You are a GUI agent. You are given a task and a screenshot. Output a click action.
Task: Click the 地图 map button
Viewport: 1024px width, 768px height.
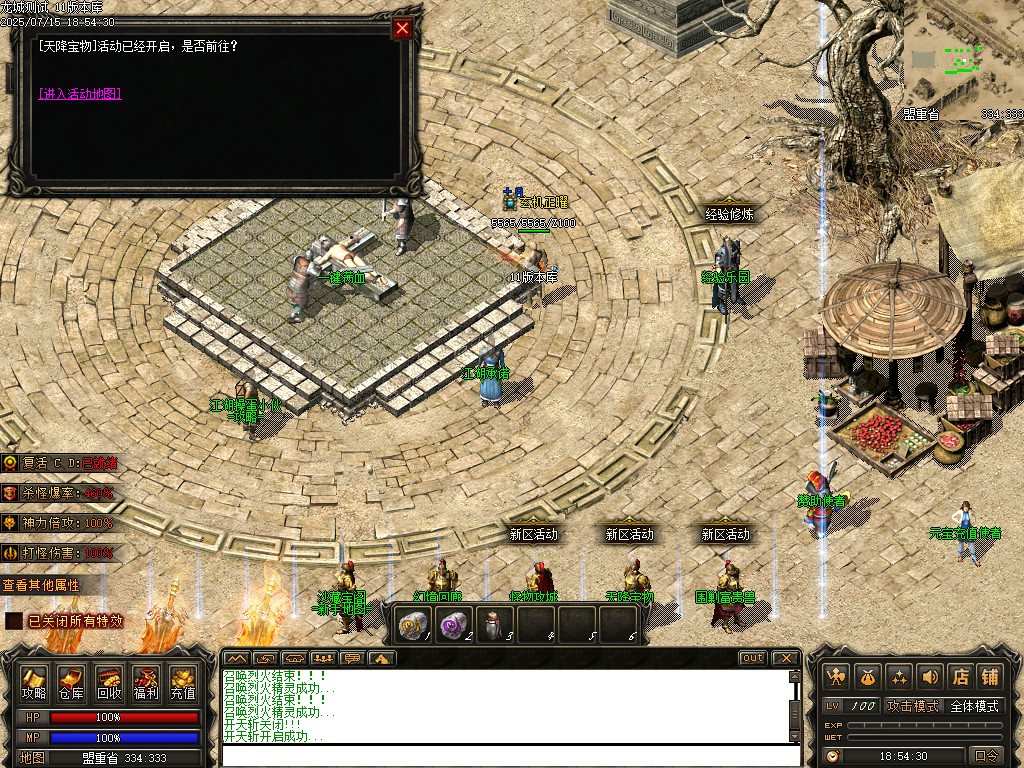pos(33,757)
